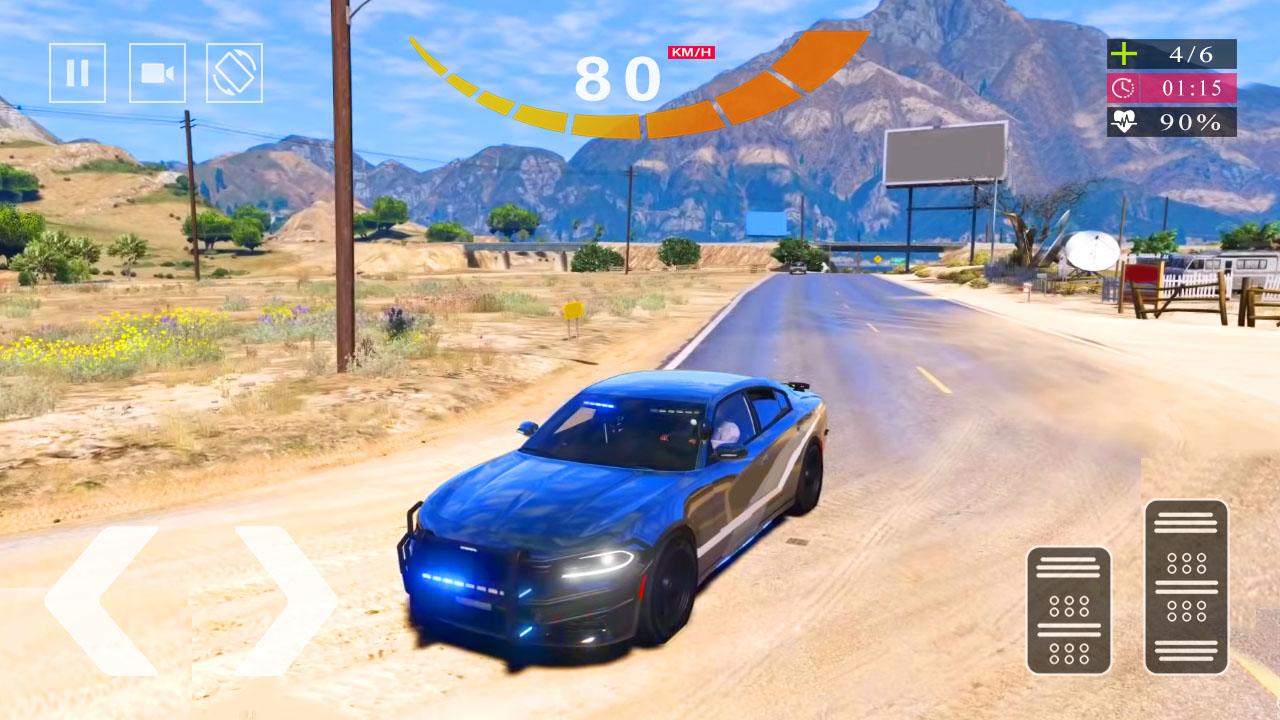
Task: Toggle the camera angle using the record button
Action: 158,71
